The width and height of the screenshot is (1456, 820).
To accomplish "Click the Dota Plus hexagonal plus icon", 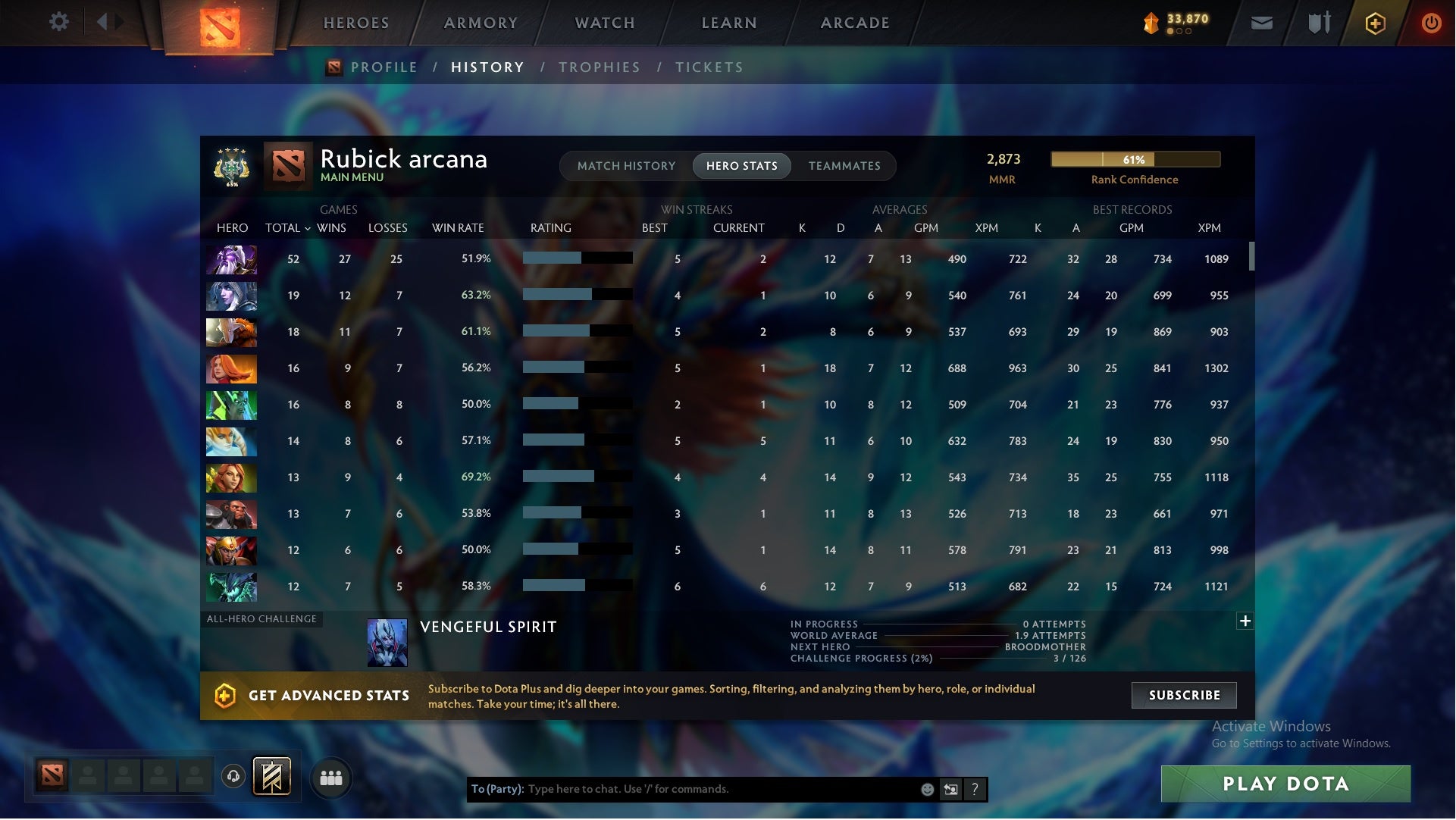I will coord(1374,22).
